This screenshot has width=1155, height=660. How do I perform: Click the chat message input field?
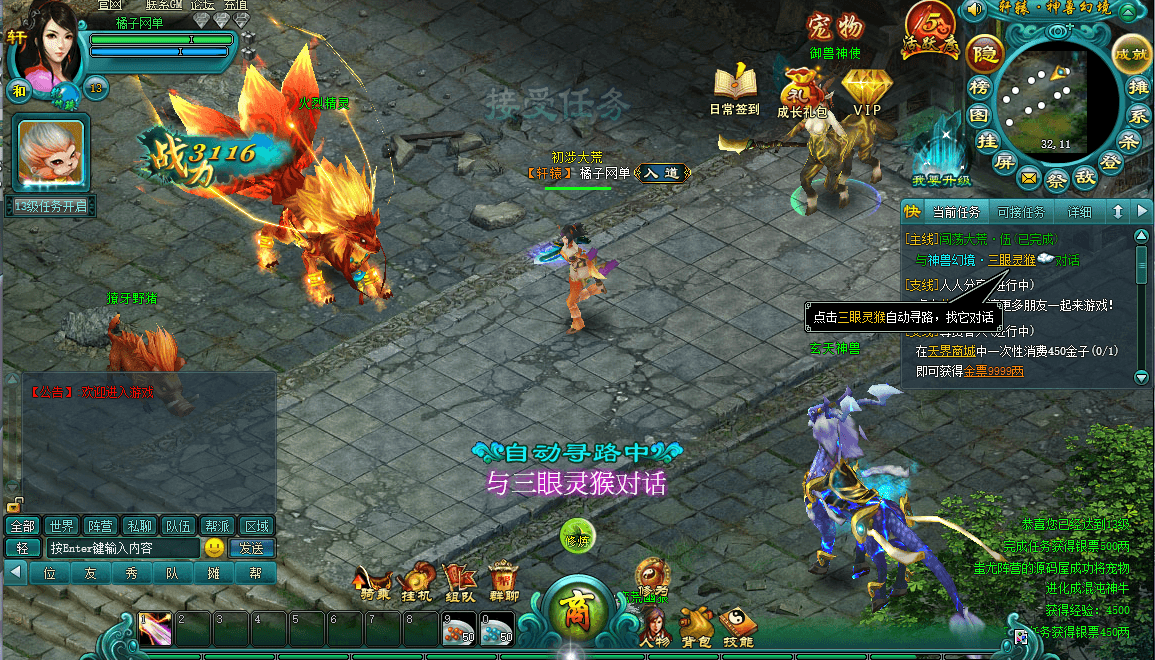(122, 548)
